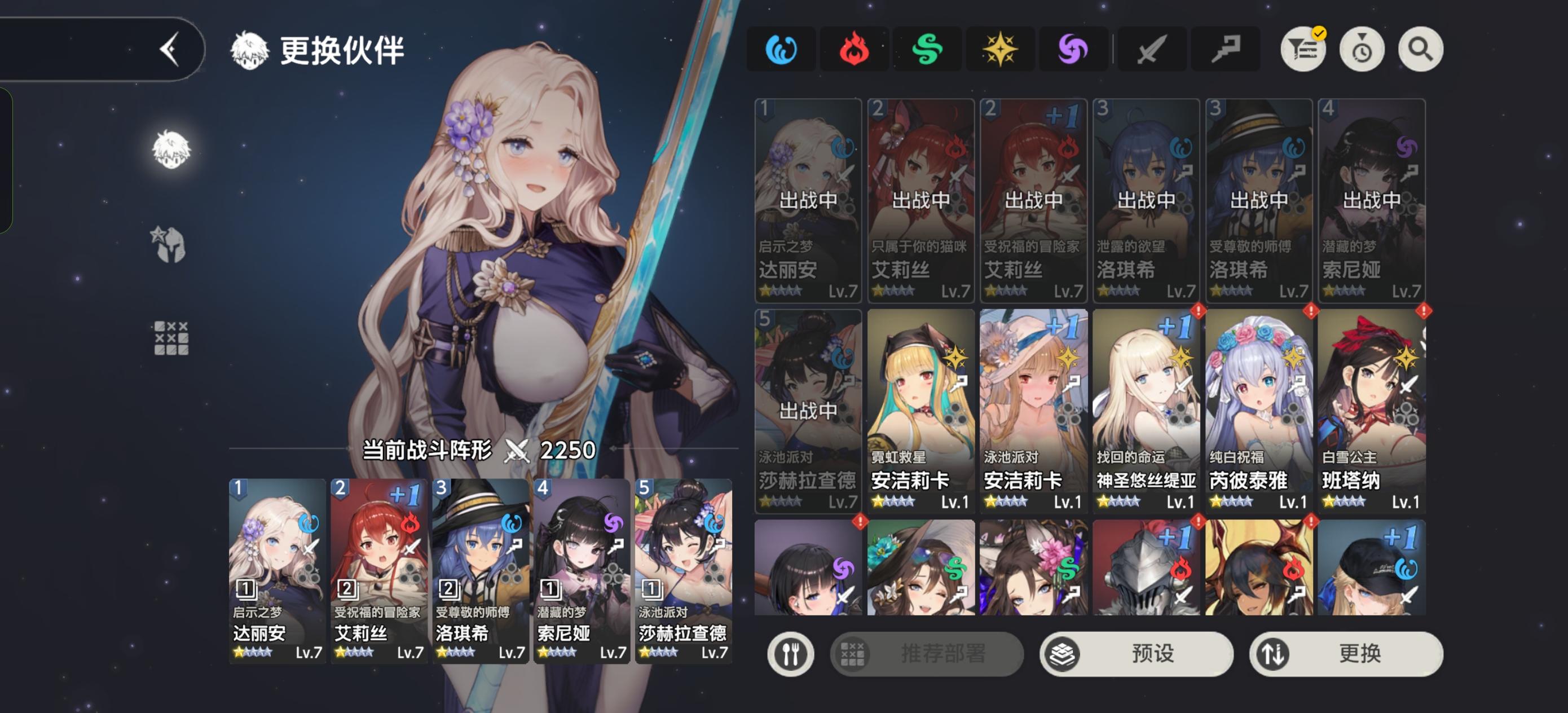The width and height of the screenshot is (1568, 713).
Task: Toggle the red fire element filter
Action: click(x=854, y=49)
